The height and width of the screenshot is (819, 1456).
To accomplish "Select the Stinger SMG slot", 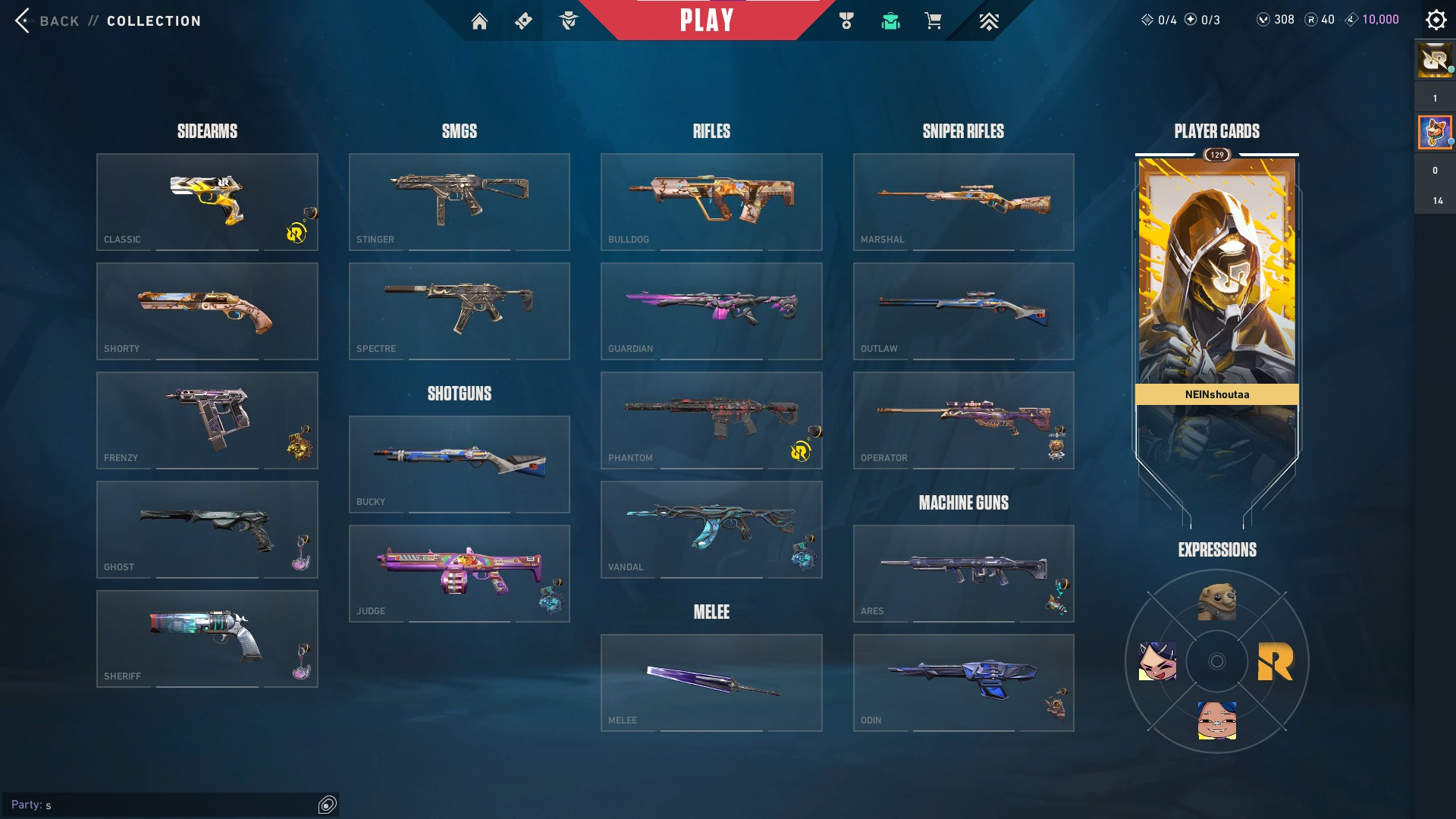I will (x=459, y=202).
